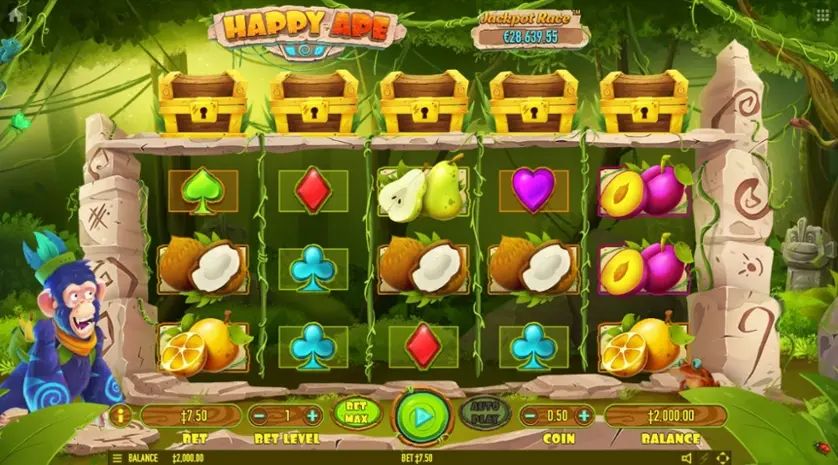Open the hamburger menu in the bottom bar

tap(117, 458)
